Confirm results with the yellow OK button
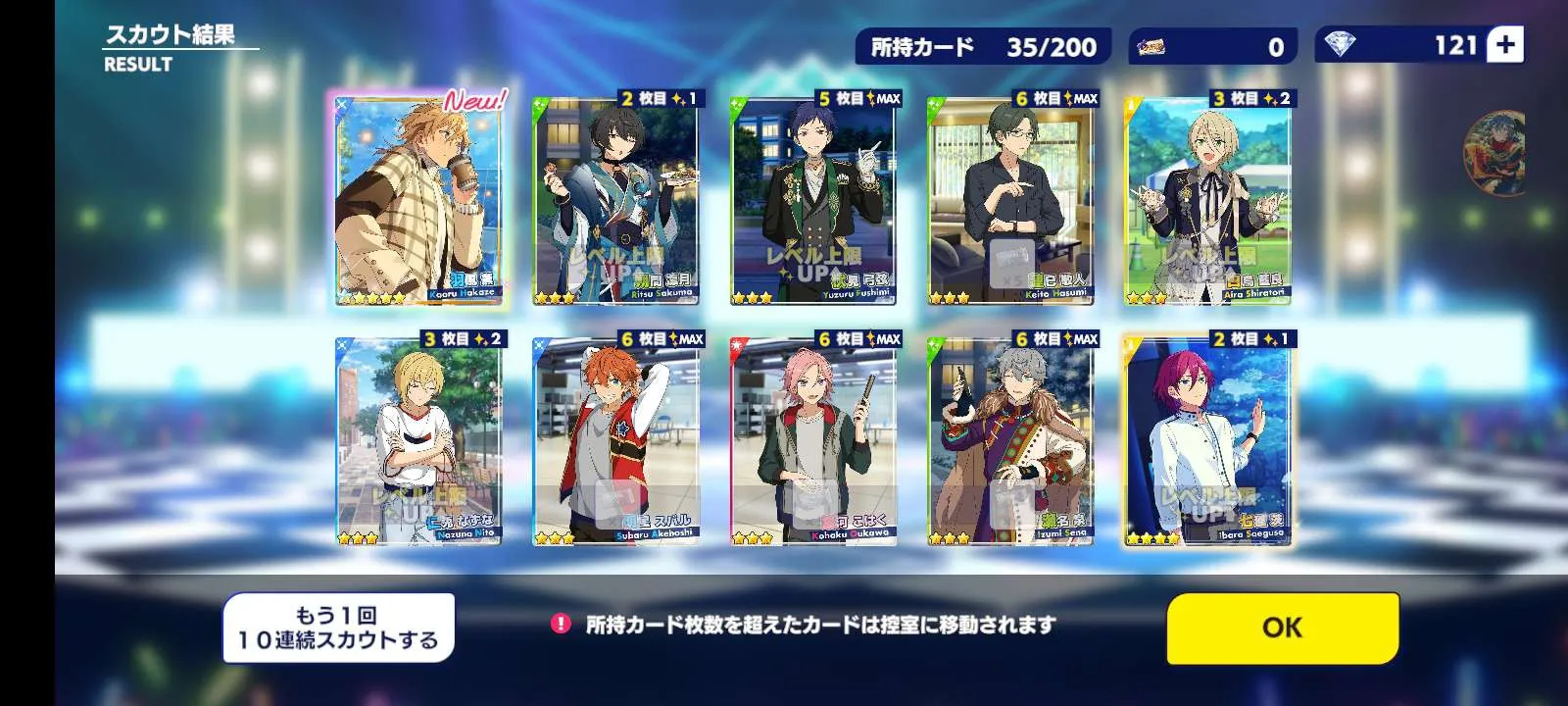 (1282, 628)
